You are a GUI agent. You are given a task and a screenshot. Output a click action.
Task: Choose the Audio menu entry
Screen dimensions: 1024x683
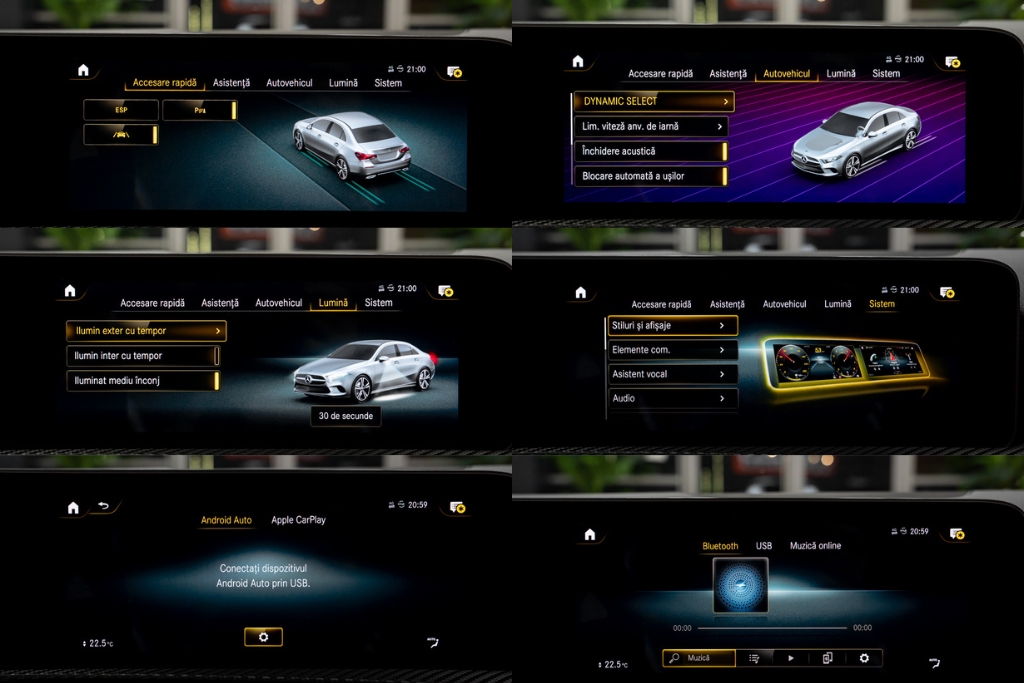pyautogui.click(x=672, y=398)
